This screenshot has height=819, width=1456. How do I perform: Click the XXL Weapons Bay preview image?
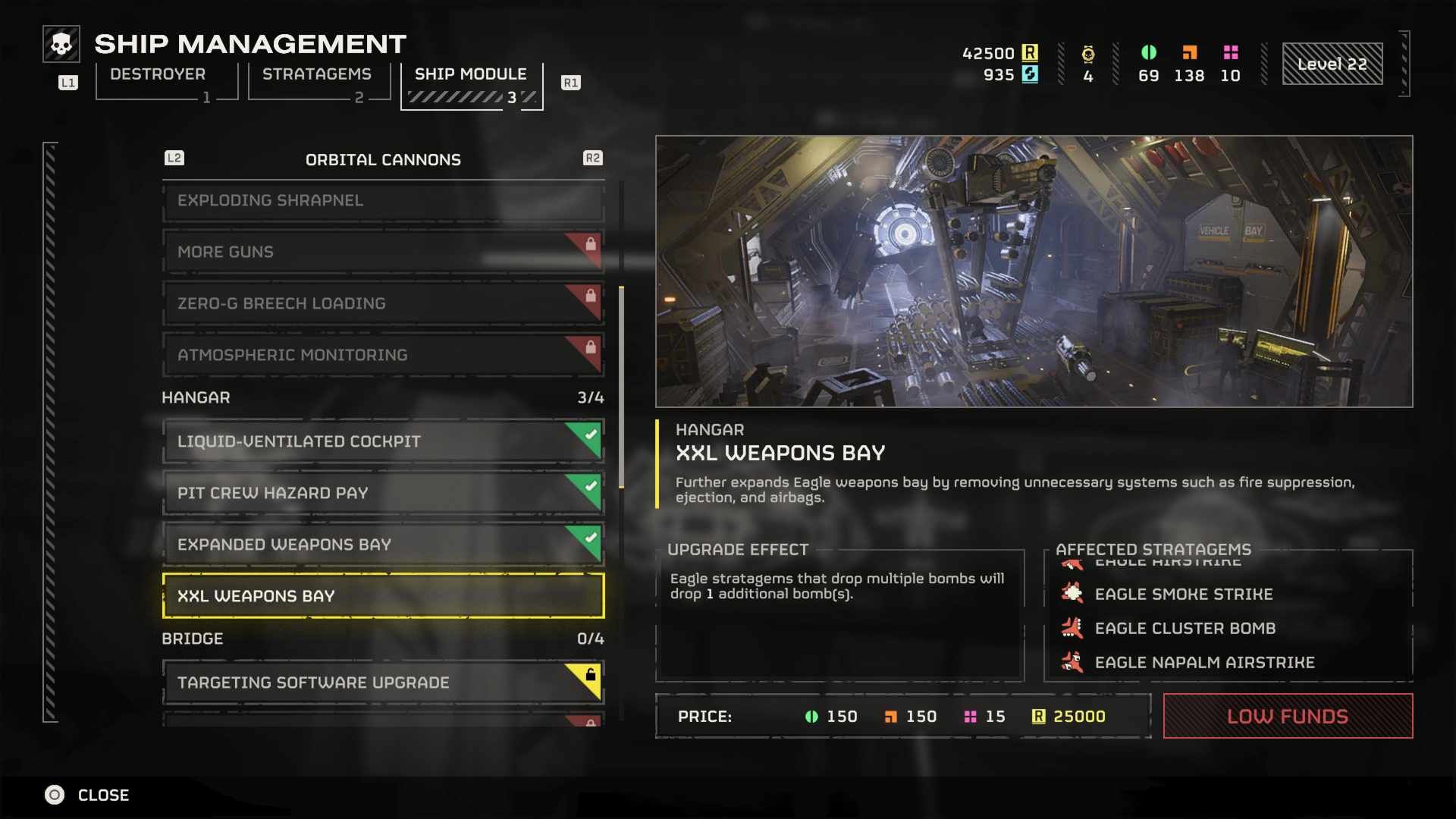(x=1034, y=271)
